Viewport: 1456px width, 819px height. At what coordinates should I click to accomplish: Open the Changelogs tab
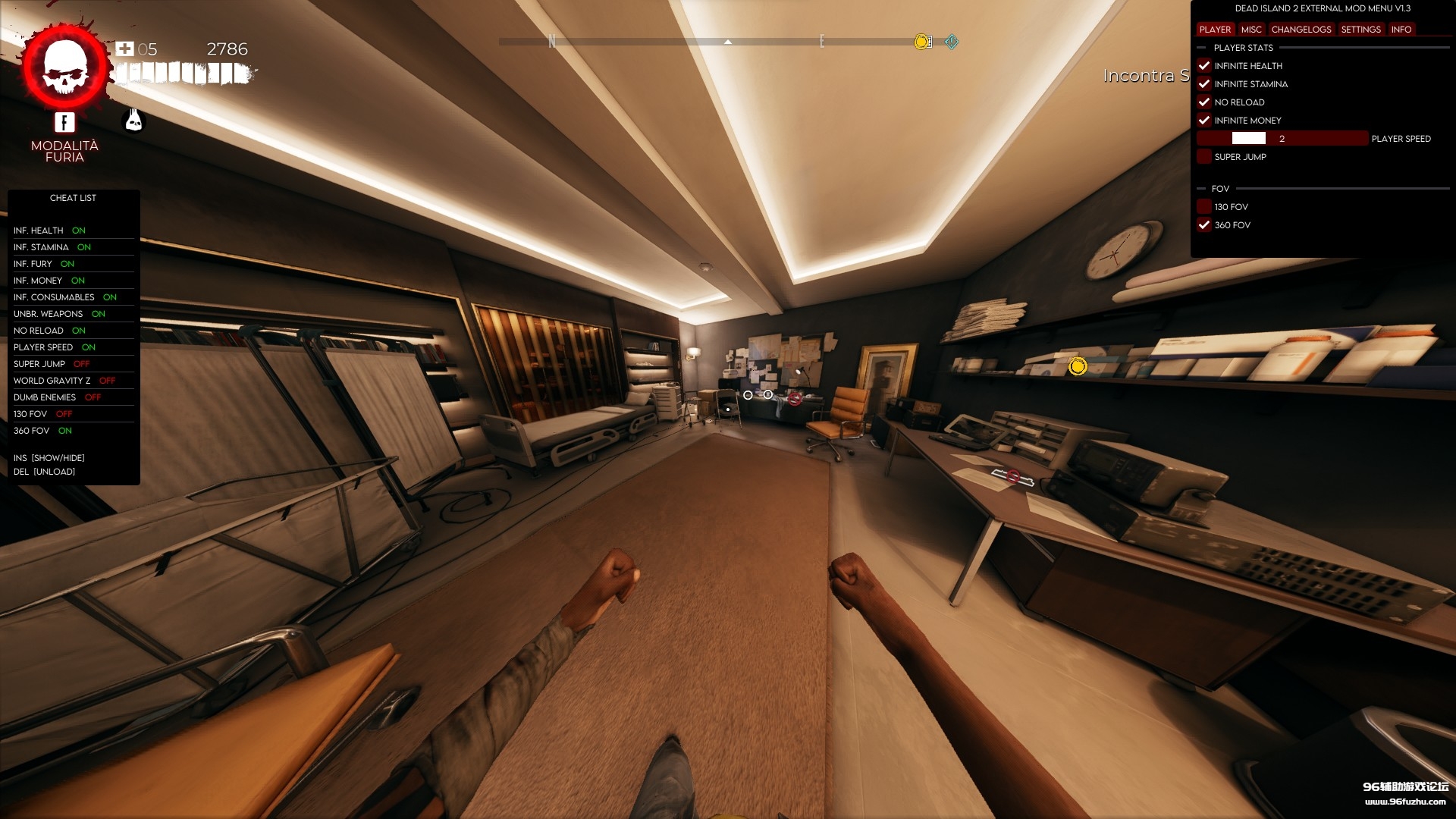(1303, 30)
